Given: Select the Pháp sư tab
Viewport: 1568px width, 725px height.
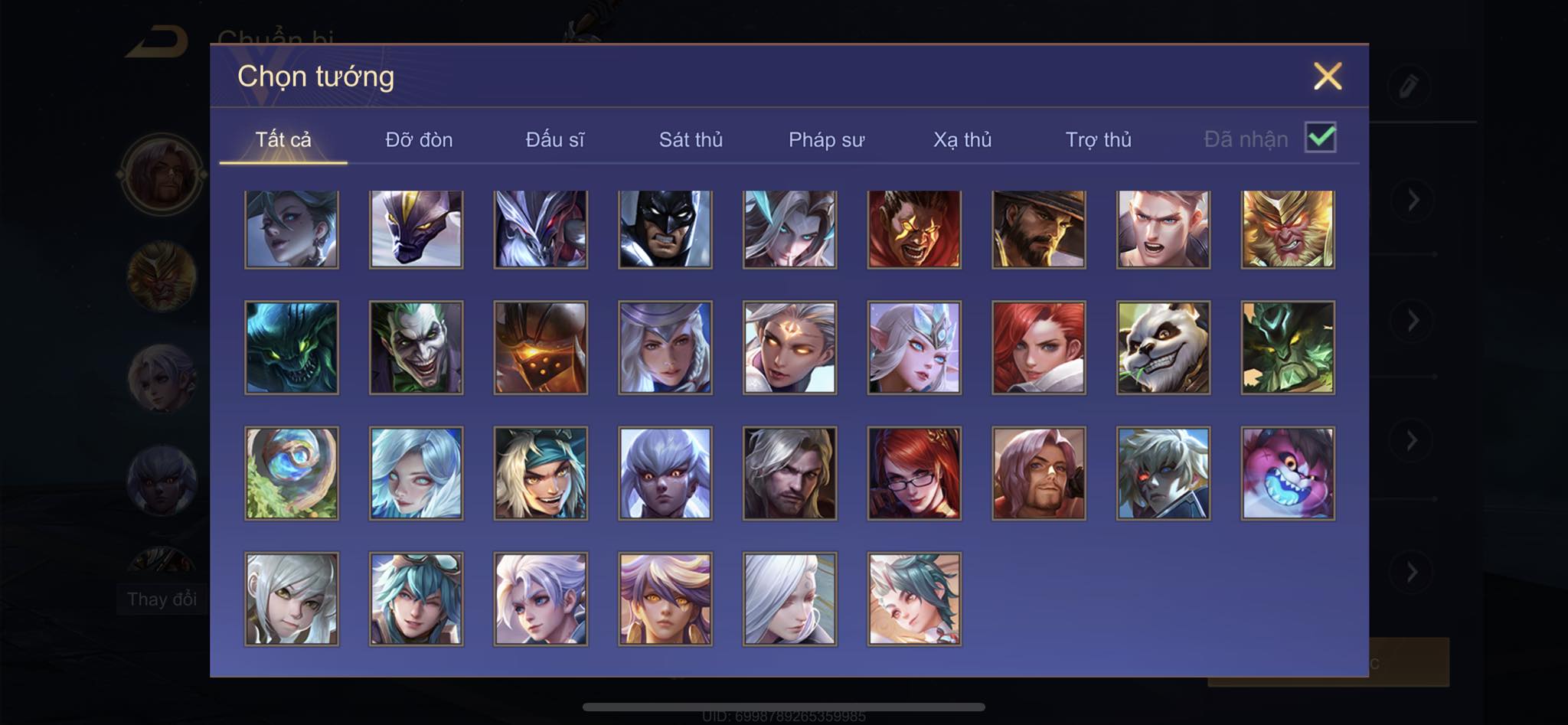Looking at the screenshot, I should point(826,139).
